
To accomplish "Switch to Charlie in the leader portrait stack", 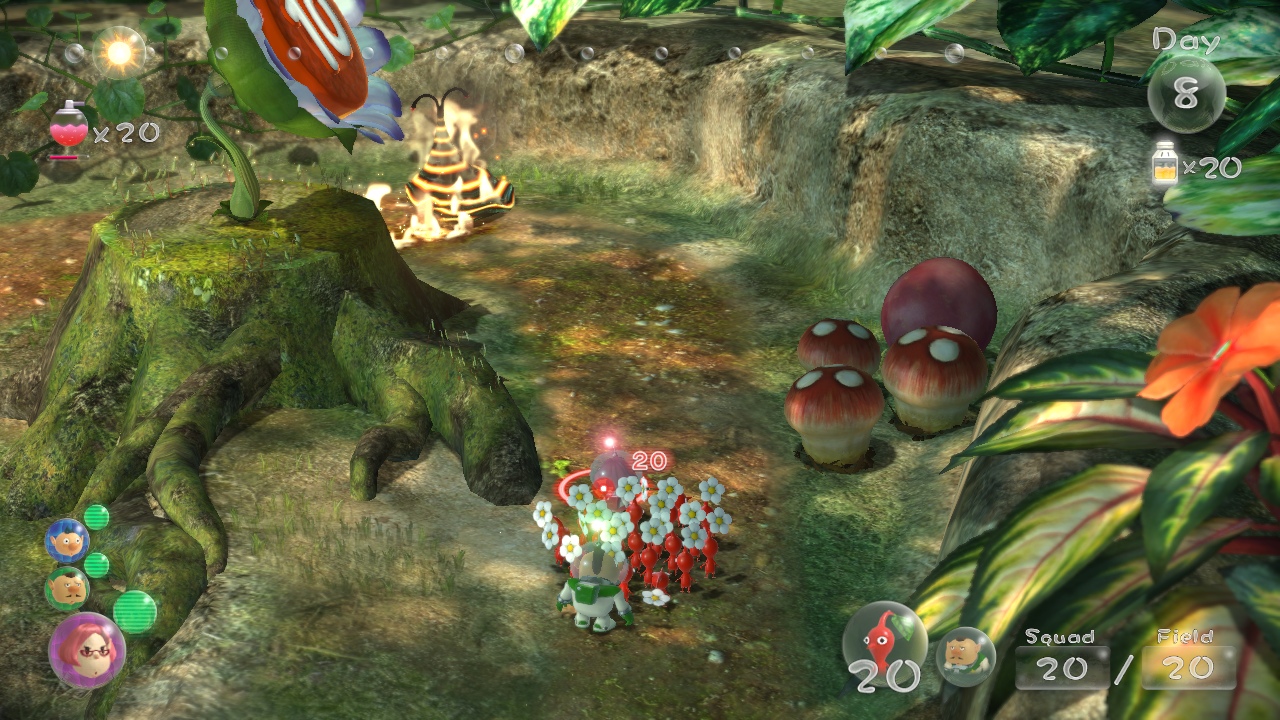I will 66,588.
